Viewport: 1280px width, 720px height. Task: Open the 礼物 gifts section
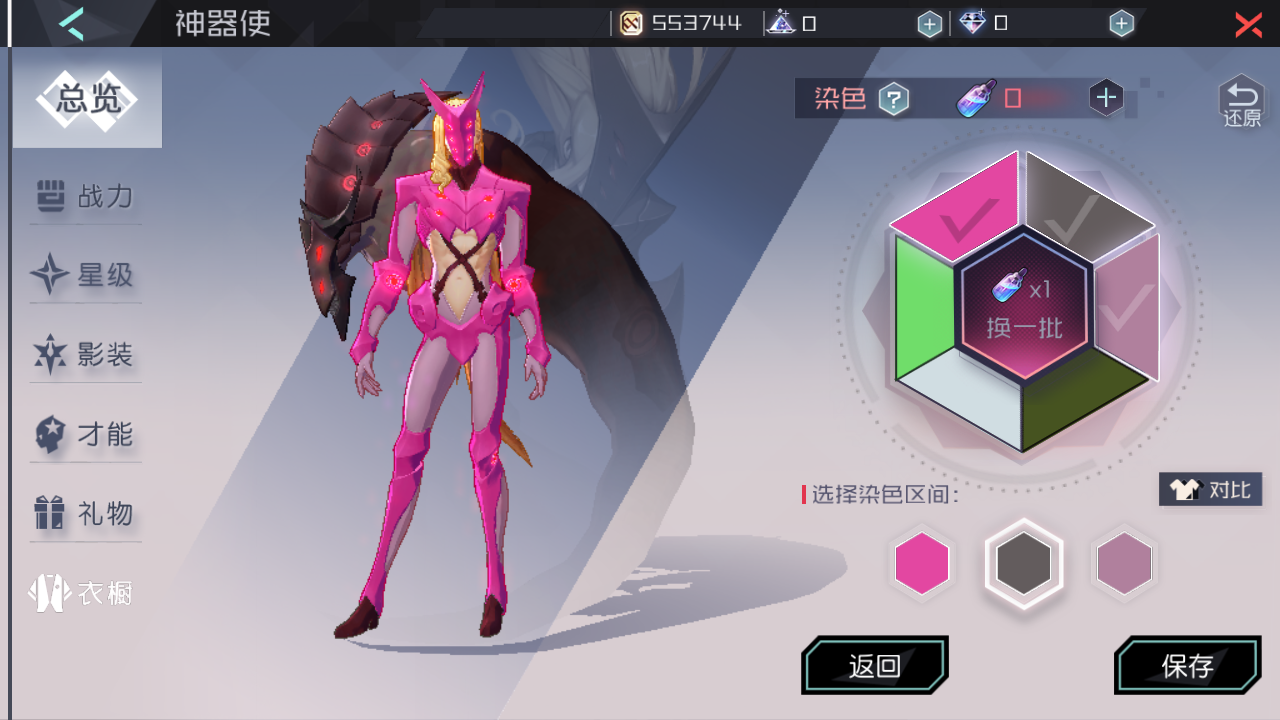85,512
